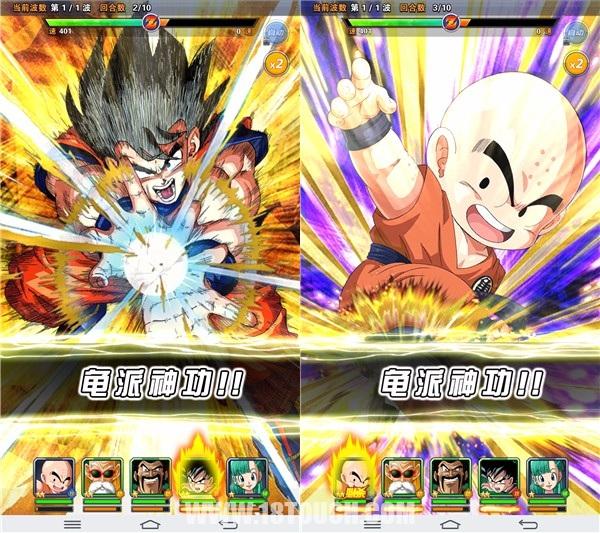
Task: Select Bulma's portrait on the Krillin attack screen
Action: (547, 478)
